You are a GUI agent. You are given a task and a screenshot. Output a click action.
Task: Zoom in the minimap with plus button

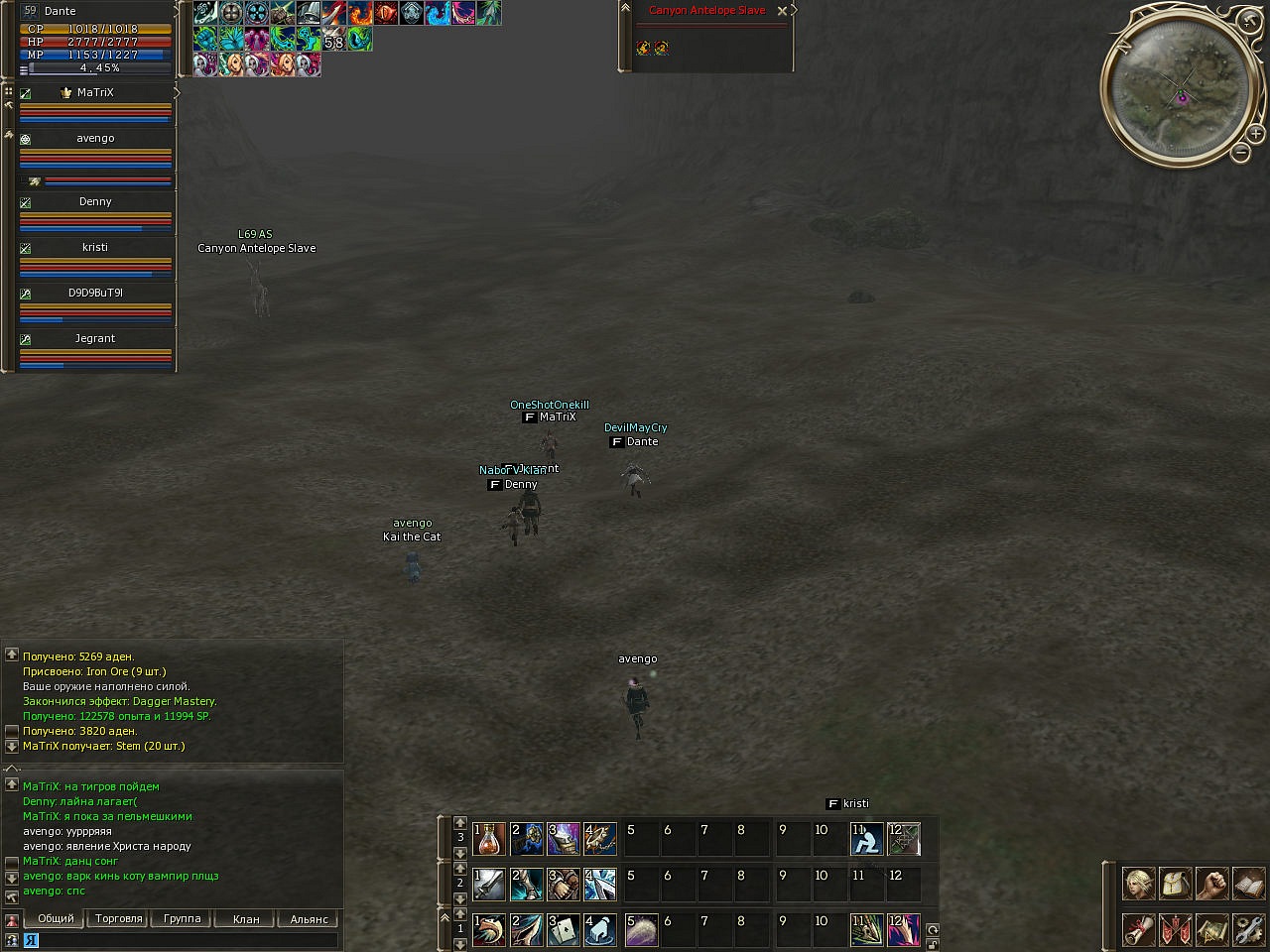pyautogui.click(x=1255, y=133)
